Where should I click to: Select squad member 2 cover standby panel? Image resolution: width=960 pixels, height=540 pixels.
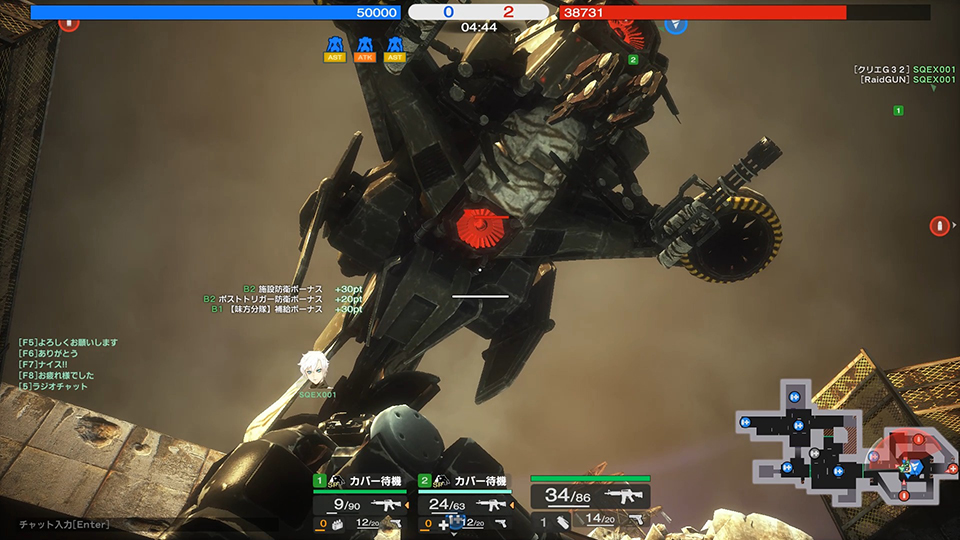pyautogui.click(x=464, y=481)
